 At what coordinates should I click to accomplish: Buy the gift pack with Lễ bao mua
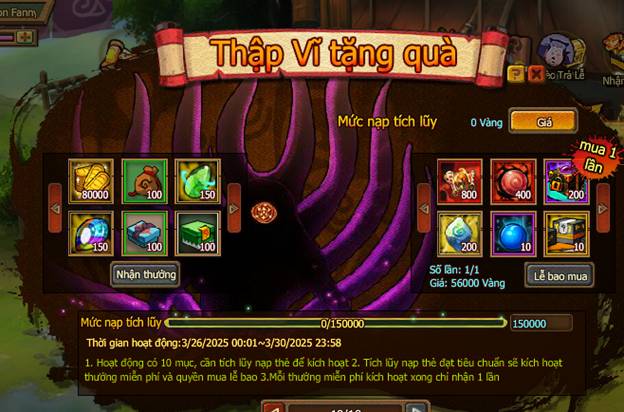click(x=558, y=273)
